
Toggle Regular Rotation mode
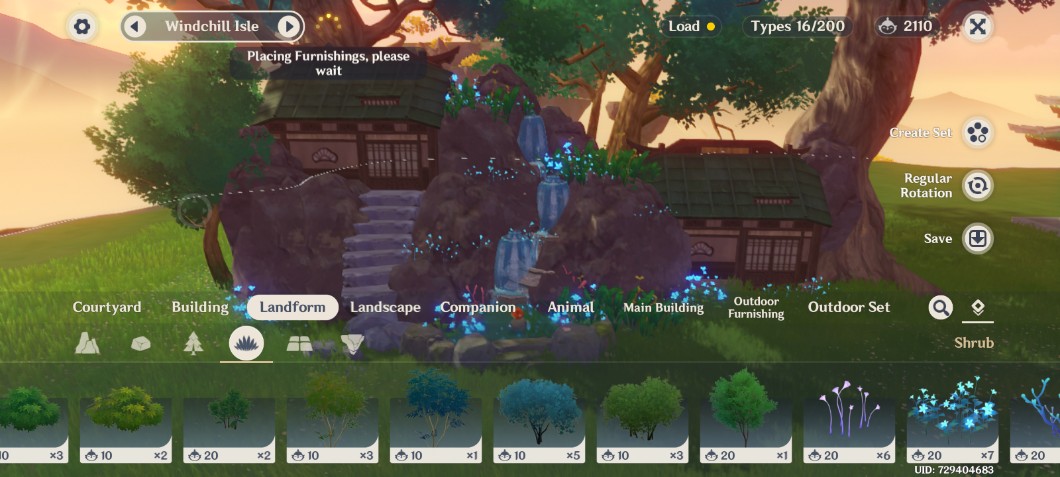tap(977, 185)
